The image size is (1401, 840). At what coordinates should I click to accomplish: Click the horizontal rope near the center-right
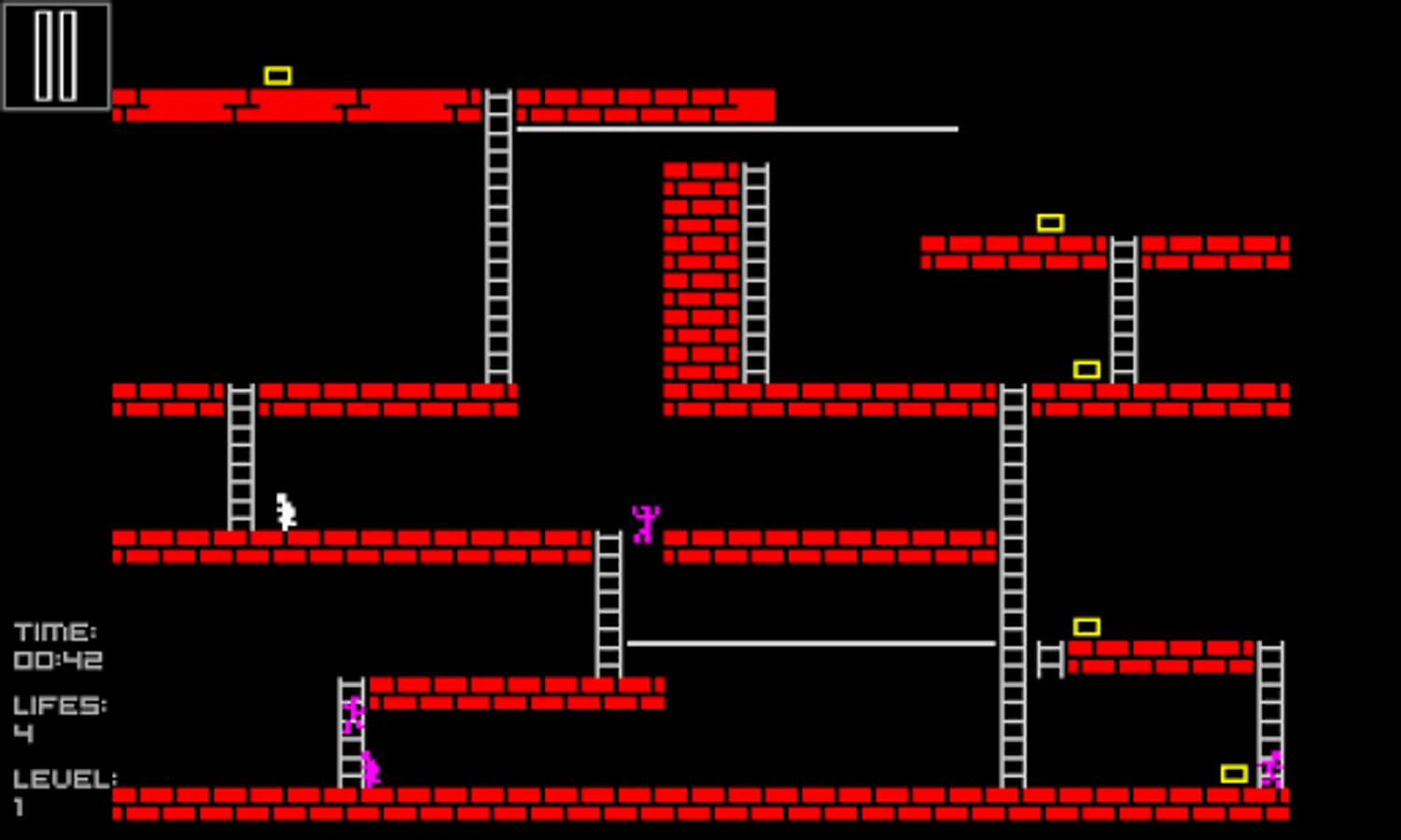(x=812, y=642)
